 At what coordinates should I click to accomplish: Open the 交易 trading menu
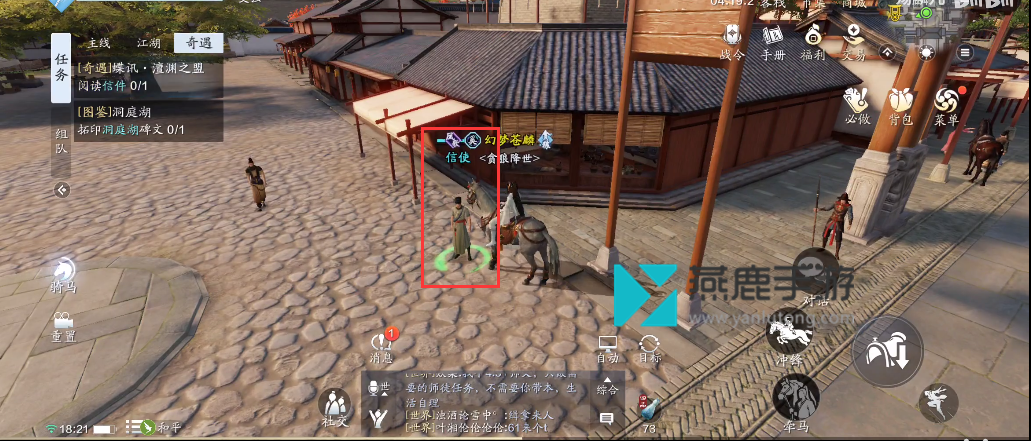(853, 39)
